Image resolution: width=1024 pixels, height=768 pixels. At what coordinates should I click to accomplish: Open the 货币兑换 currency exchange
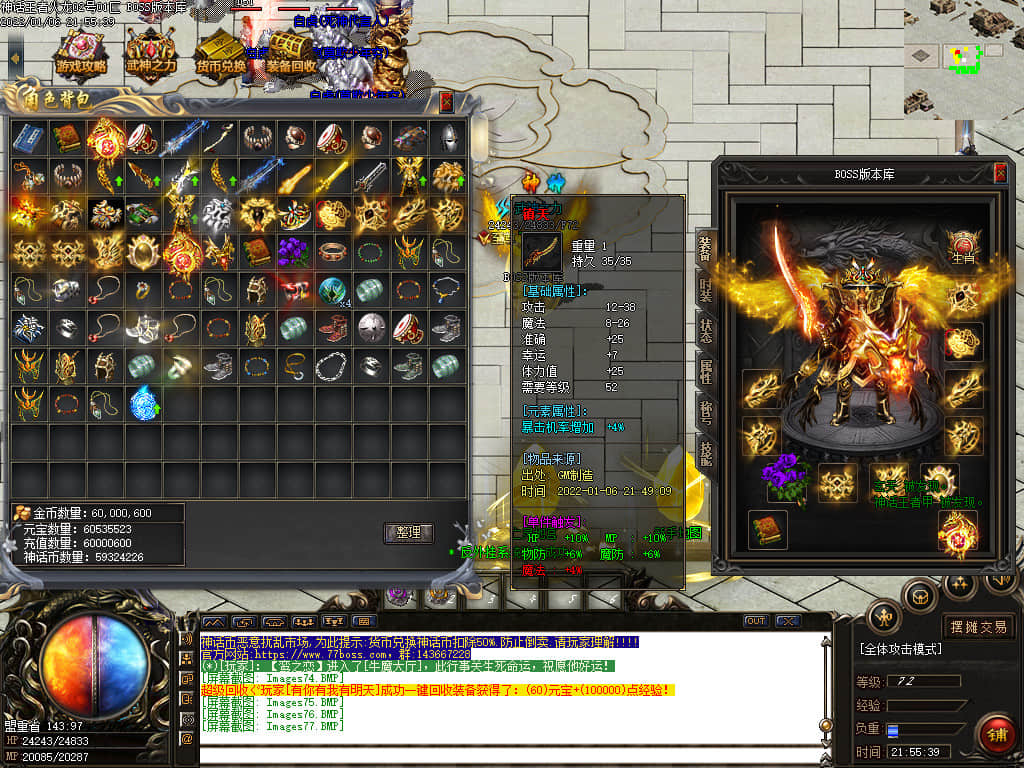tap(221, 55)
